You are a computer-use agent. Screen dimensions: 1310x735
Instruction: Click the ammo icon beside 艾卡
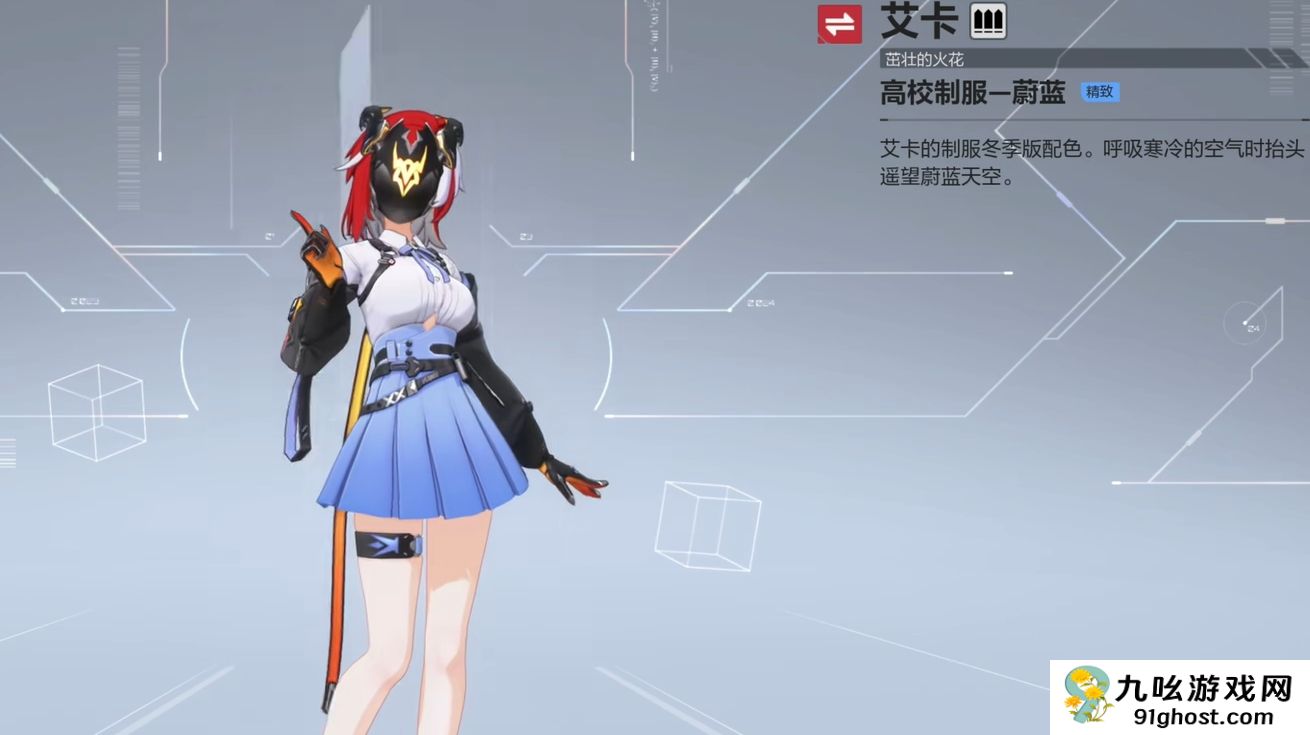[988, 21]
